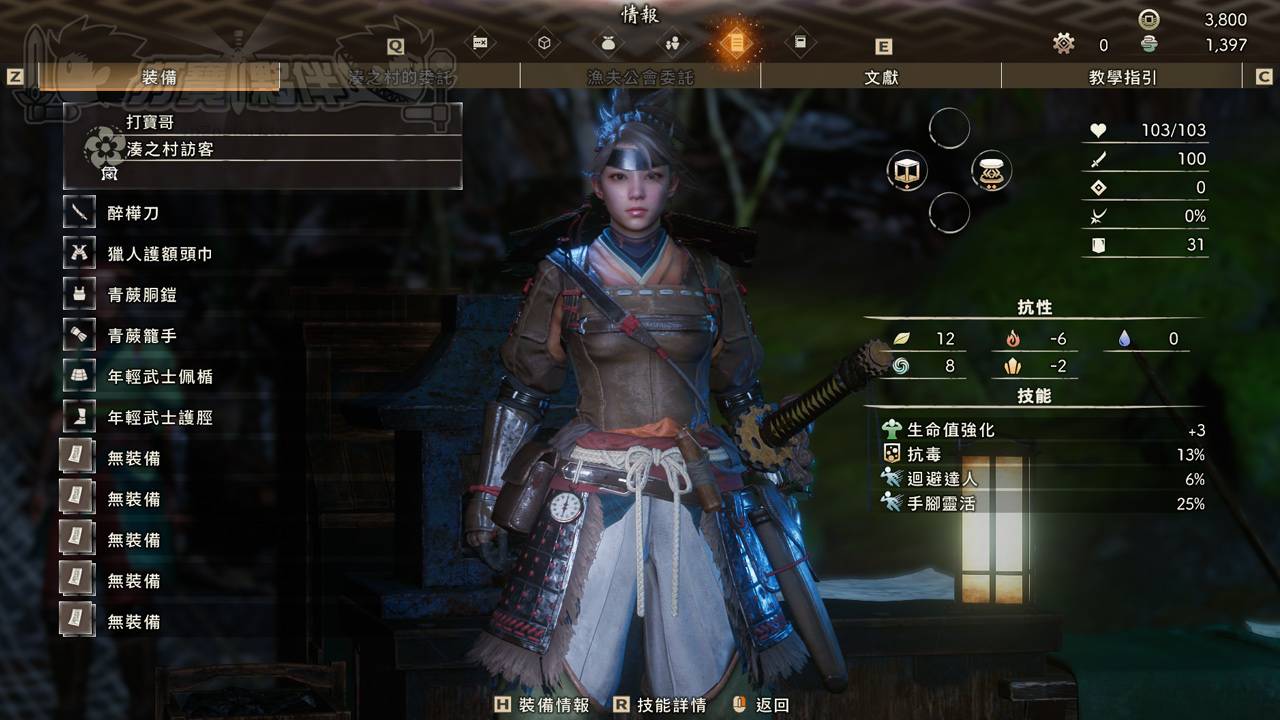This screenshot has width=1280, height=720.
Task: Open the 漁夫公會委託 tab
Action: (640, 77)
